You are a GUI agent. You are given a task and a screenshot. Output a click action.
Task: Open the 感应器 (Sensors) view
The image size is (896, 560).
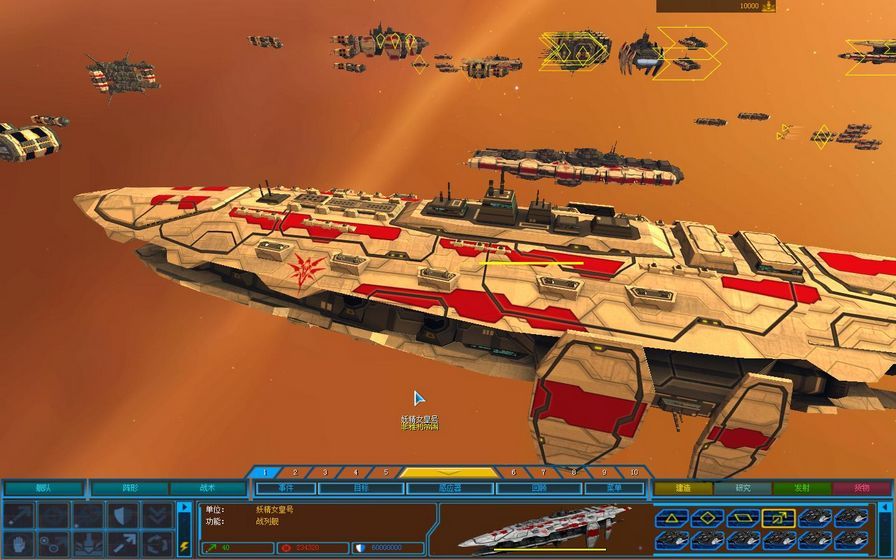pyautogui.click(x=450, y=489)
